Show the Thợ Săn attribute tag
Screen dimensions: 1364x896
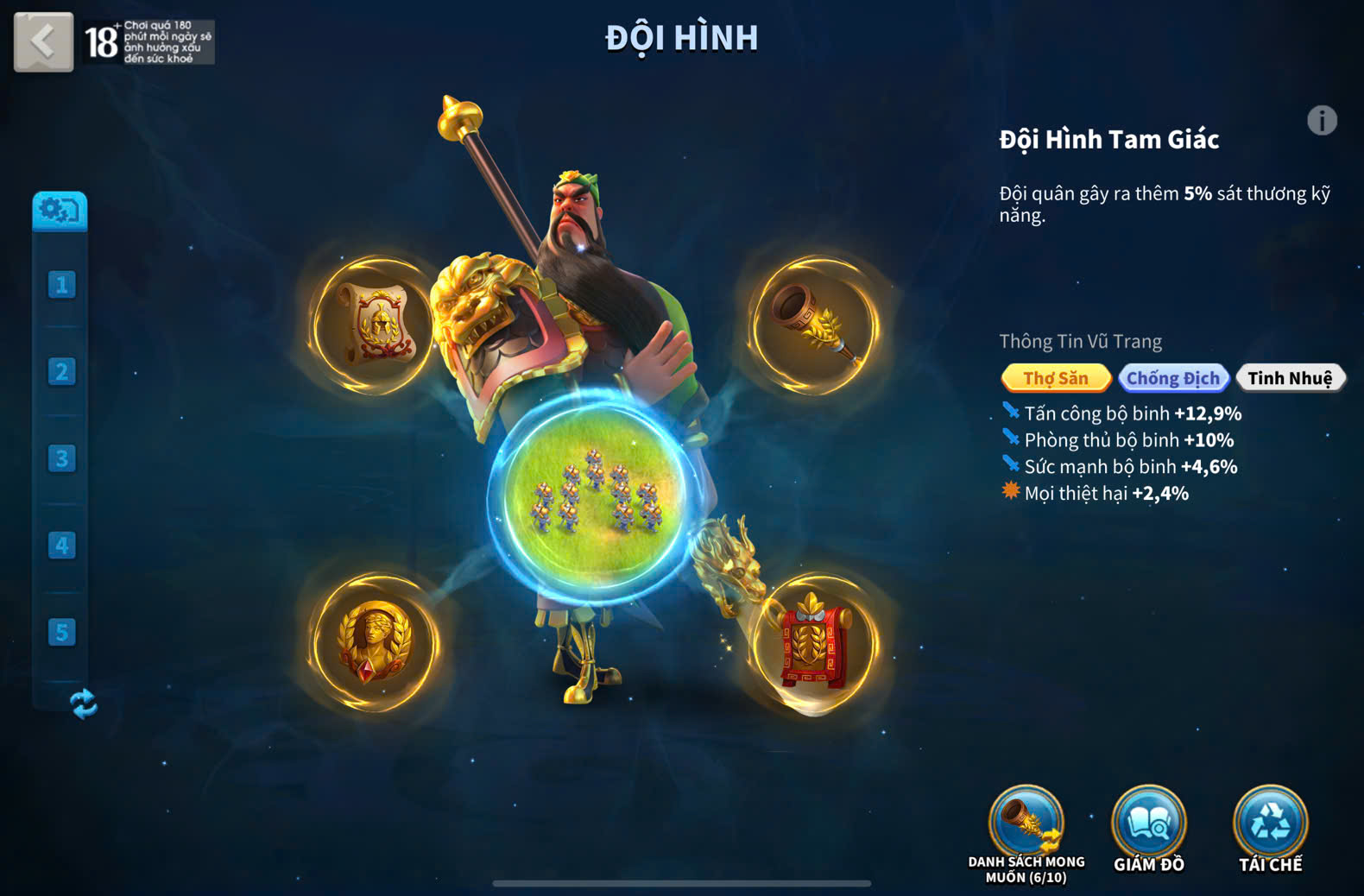pos(1055,378)
